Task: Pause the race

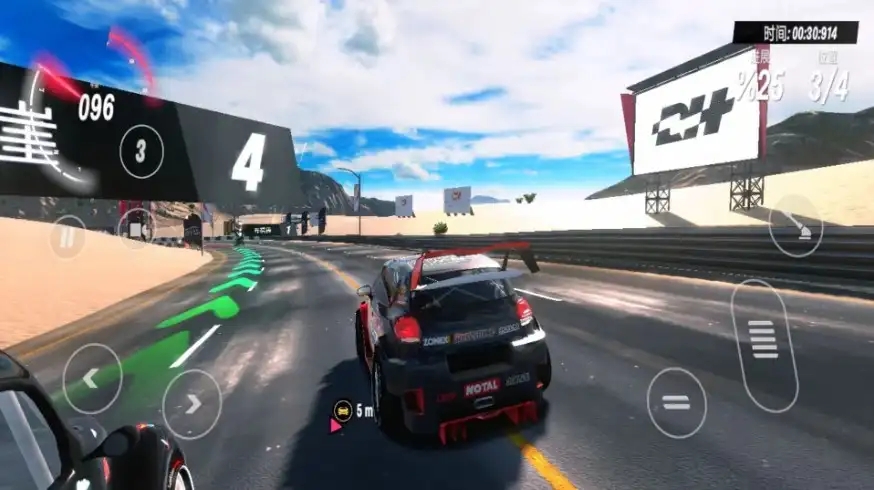Action: click(67, 237)
